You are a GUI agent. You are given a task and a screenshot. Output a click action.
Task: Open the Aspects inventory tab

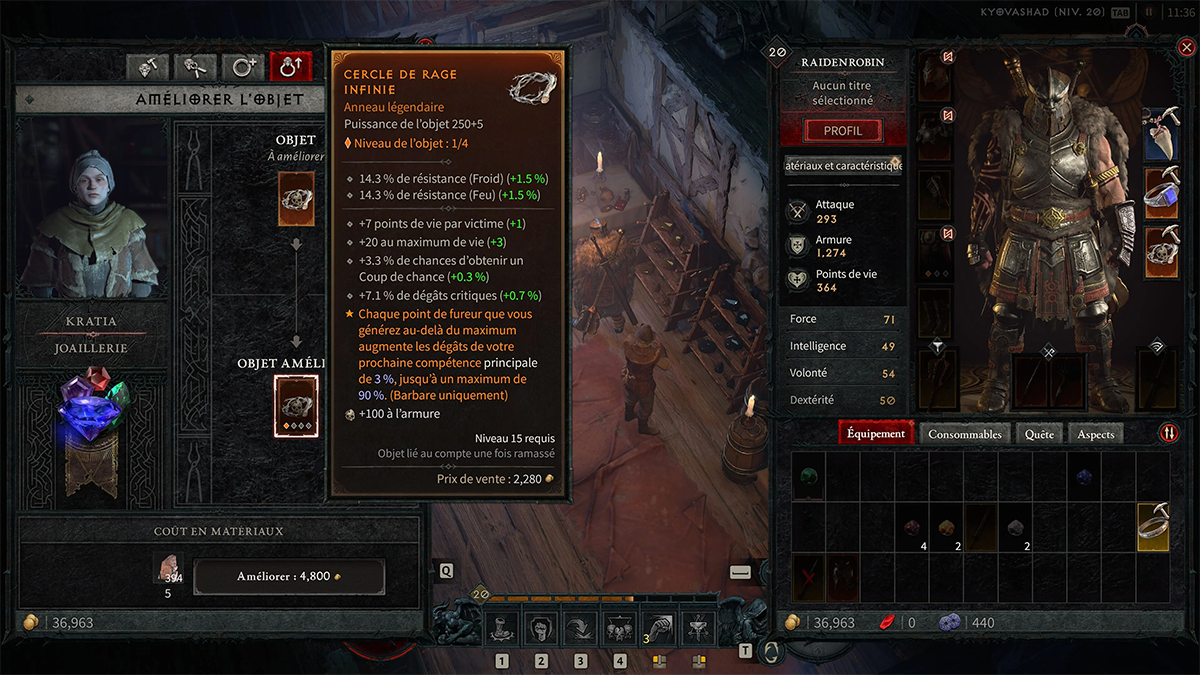(1095, 434)
